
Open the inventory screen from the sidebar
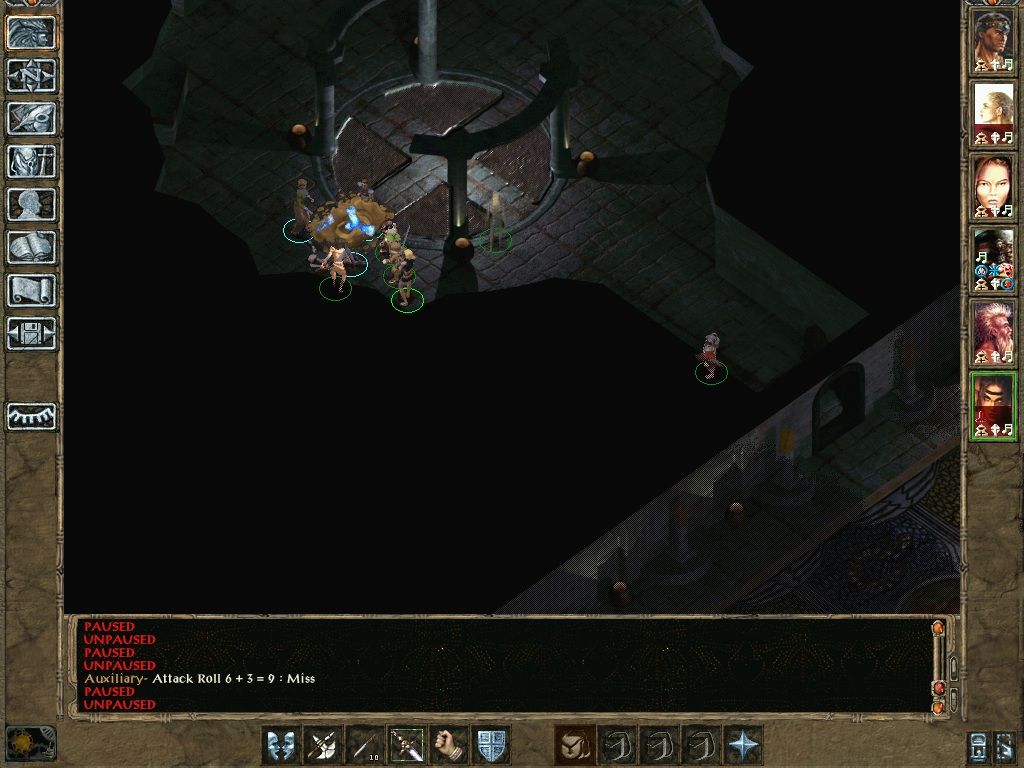[32, 161]
